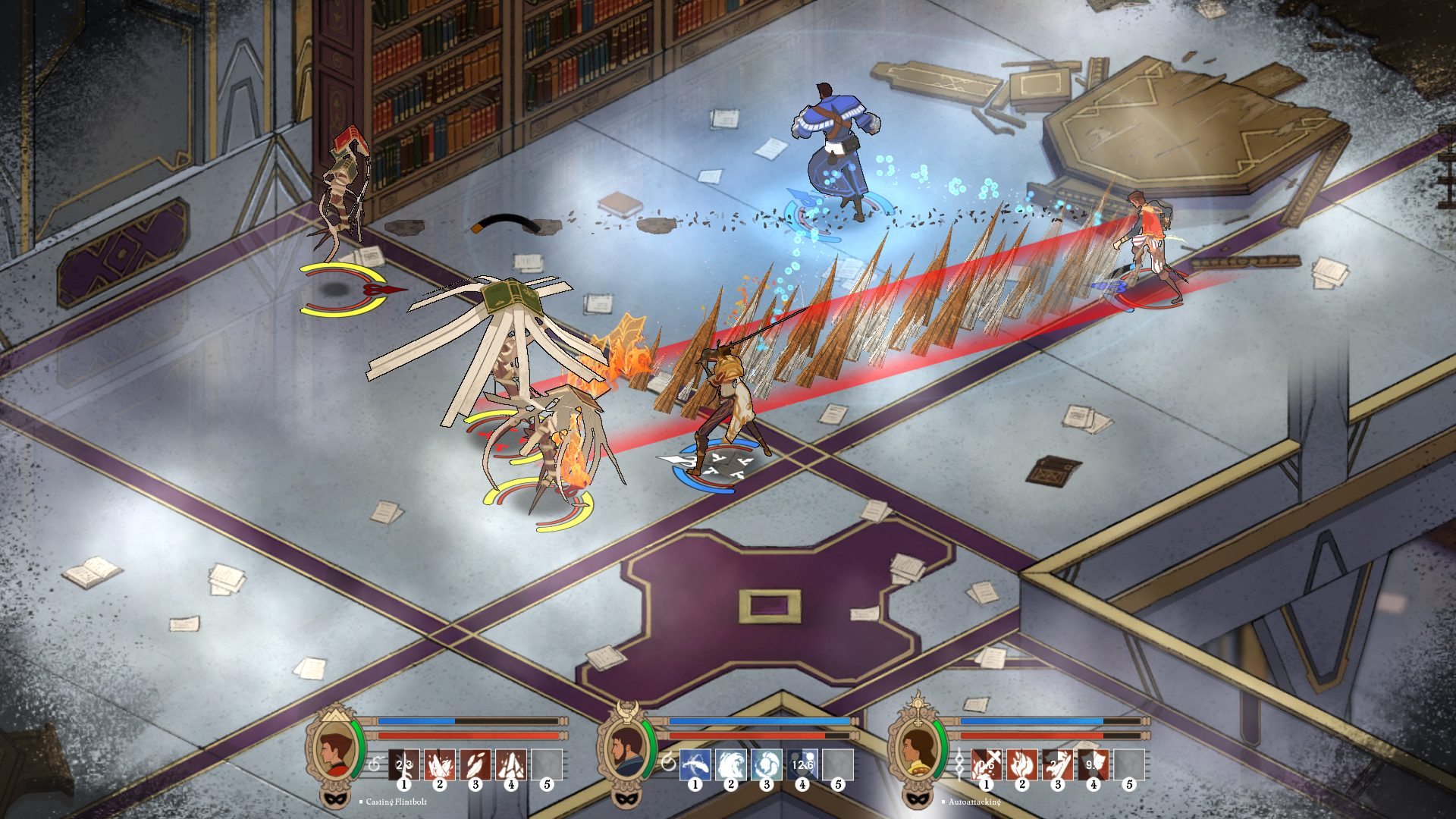This screenshot has width=1456, height=819.
Task: Use the red falling shards ability
Action: (475, 764)
